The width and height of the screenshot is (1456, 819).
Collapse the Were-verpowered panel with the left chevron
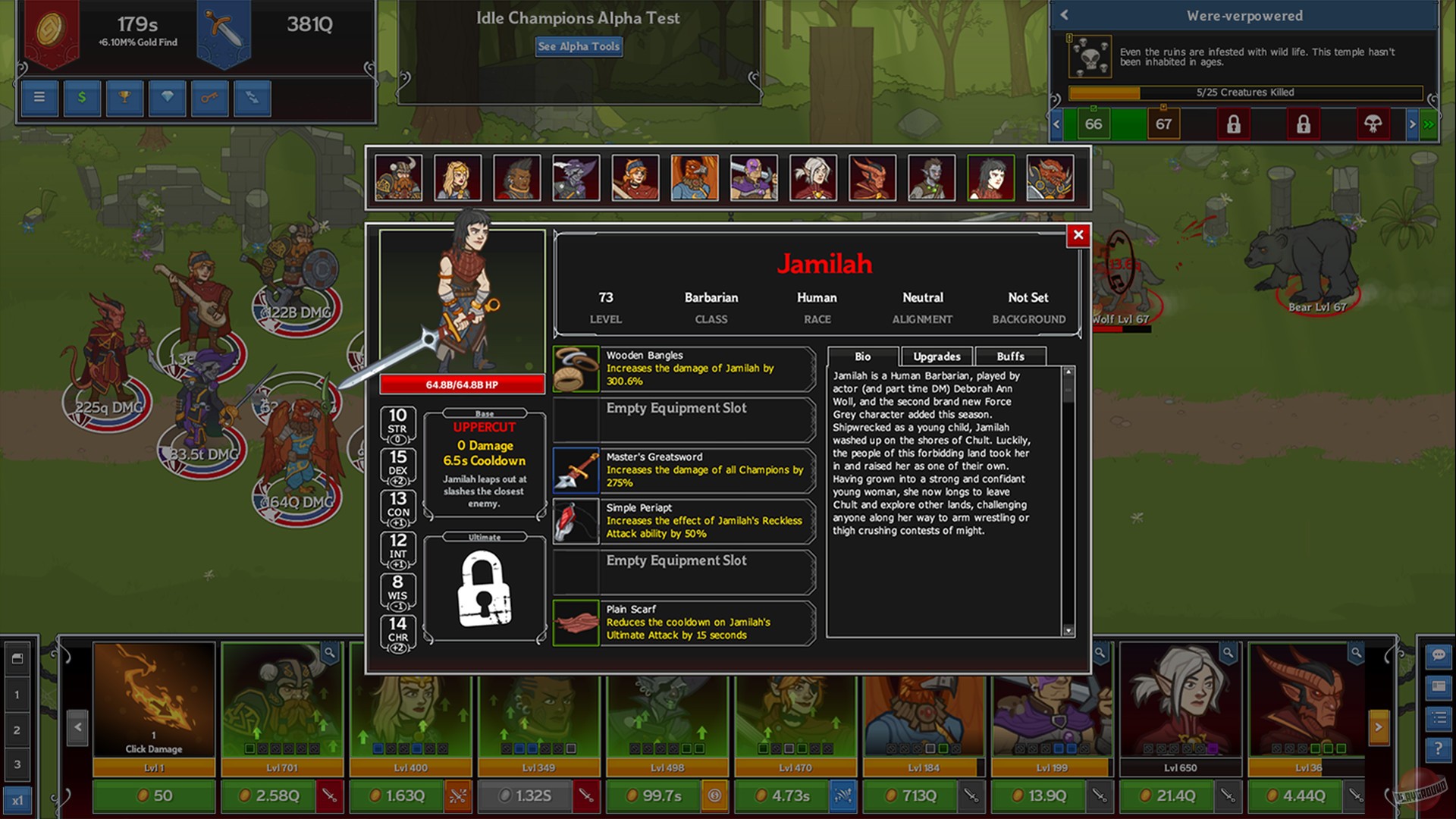[x=1064, y=15]
